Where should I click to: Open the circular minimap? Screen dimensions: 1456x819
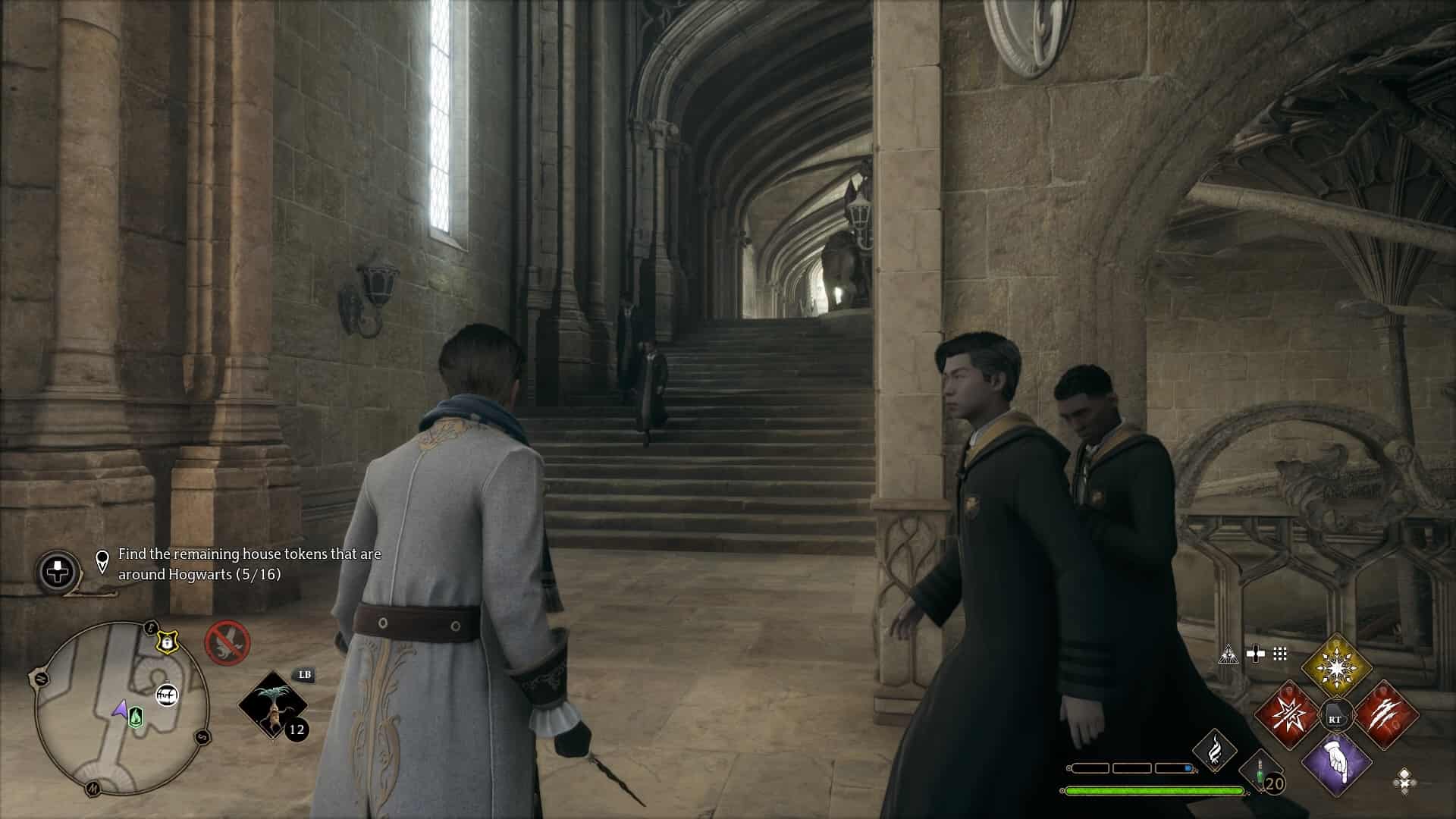pos(121,708)
